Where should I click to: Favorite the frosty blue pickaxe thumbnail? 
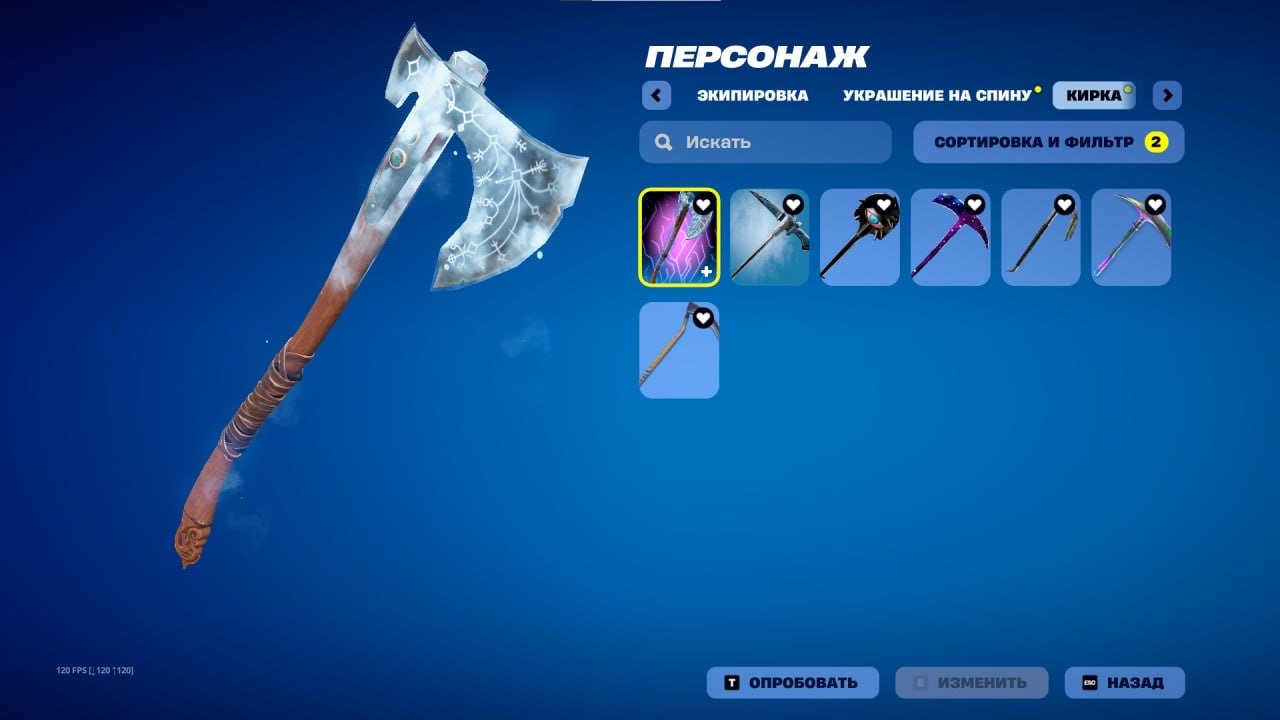coord(793,202)
